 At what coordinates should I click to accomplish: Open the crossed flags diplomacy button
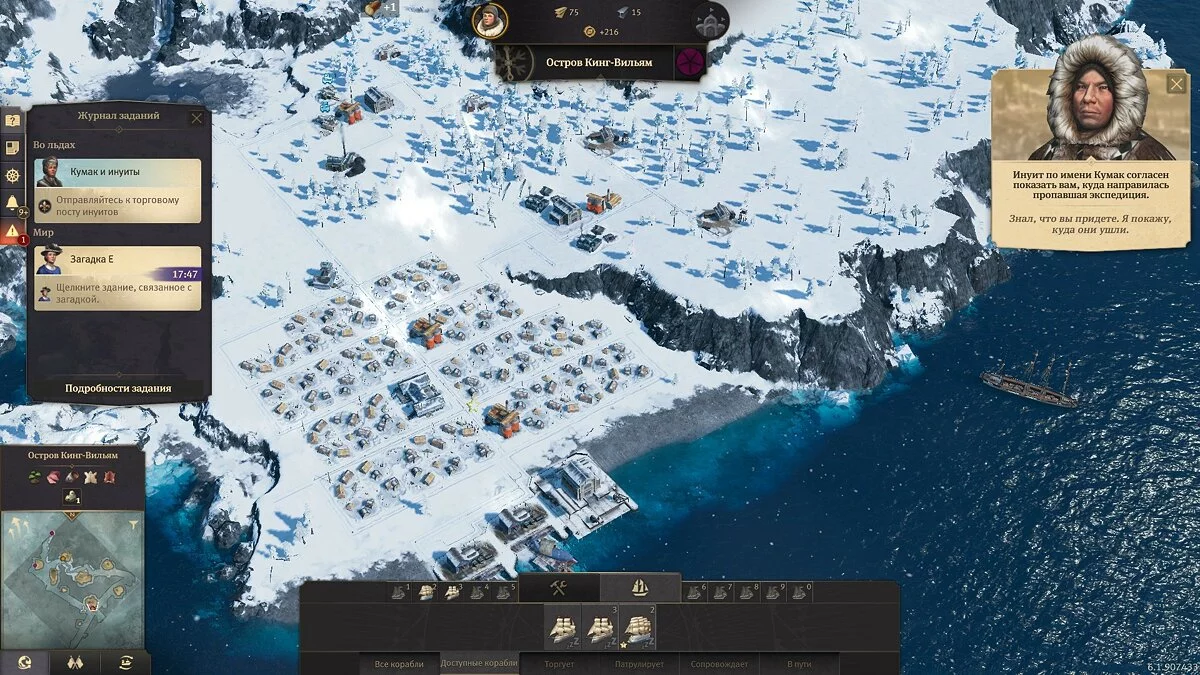[74, 663]
